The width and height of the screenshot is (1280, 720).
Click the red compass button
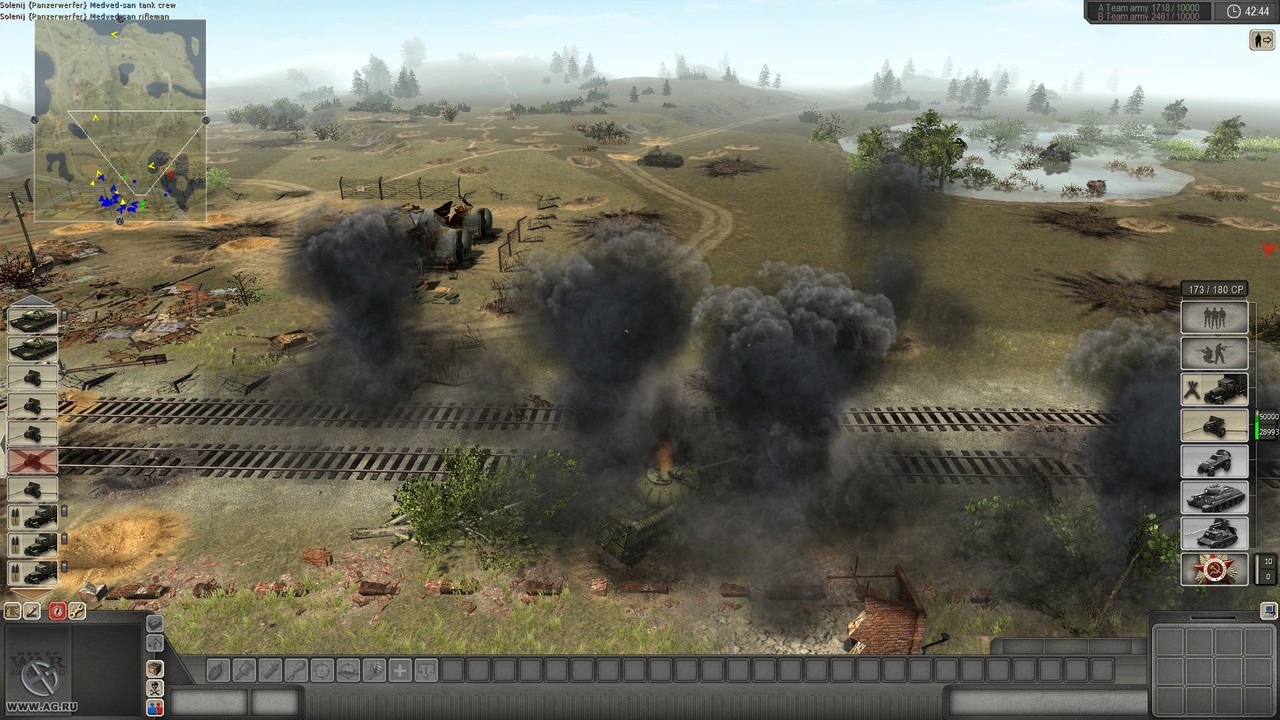point(57,611)
